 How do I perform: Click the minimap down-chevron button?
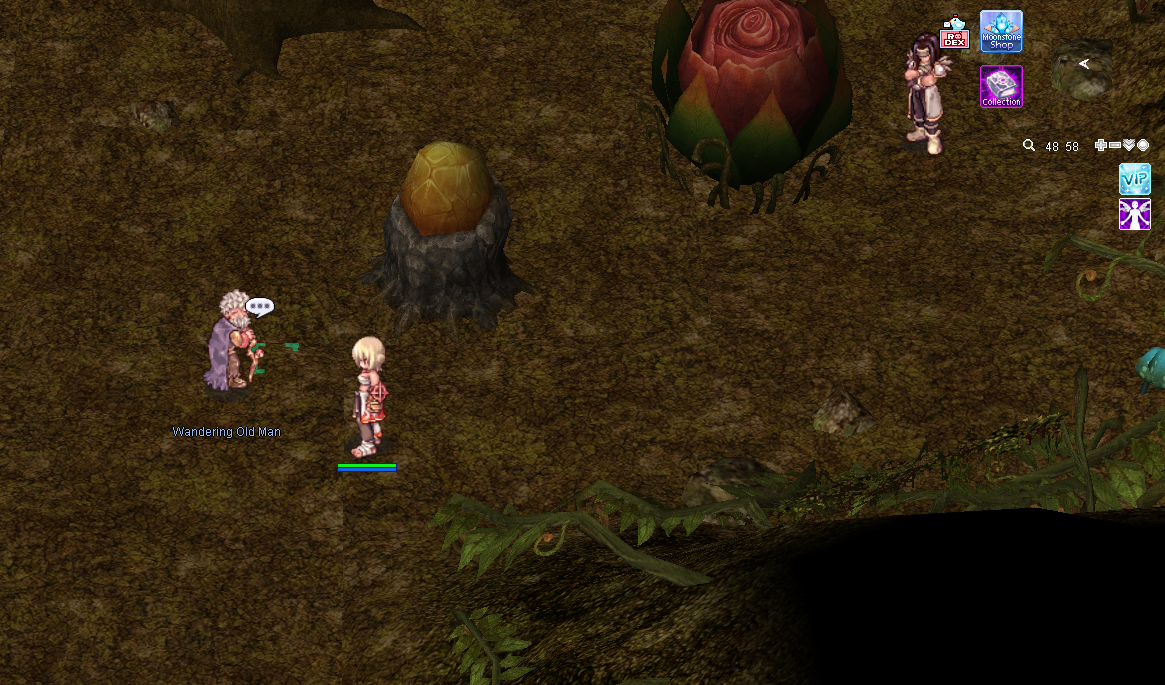[1129, 145]
